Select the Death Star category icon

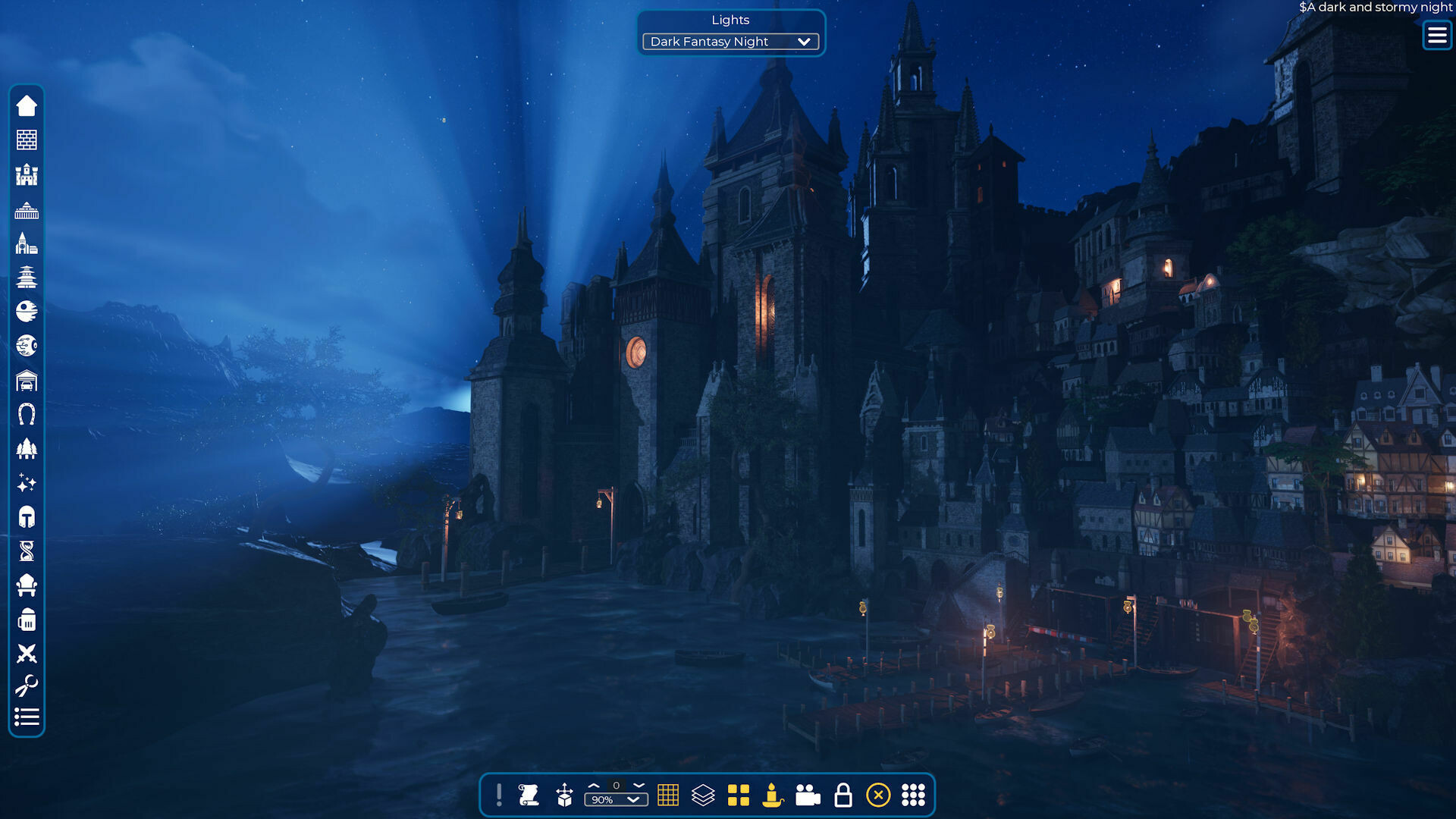(x=27, y=311)
